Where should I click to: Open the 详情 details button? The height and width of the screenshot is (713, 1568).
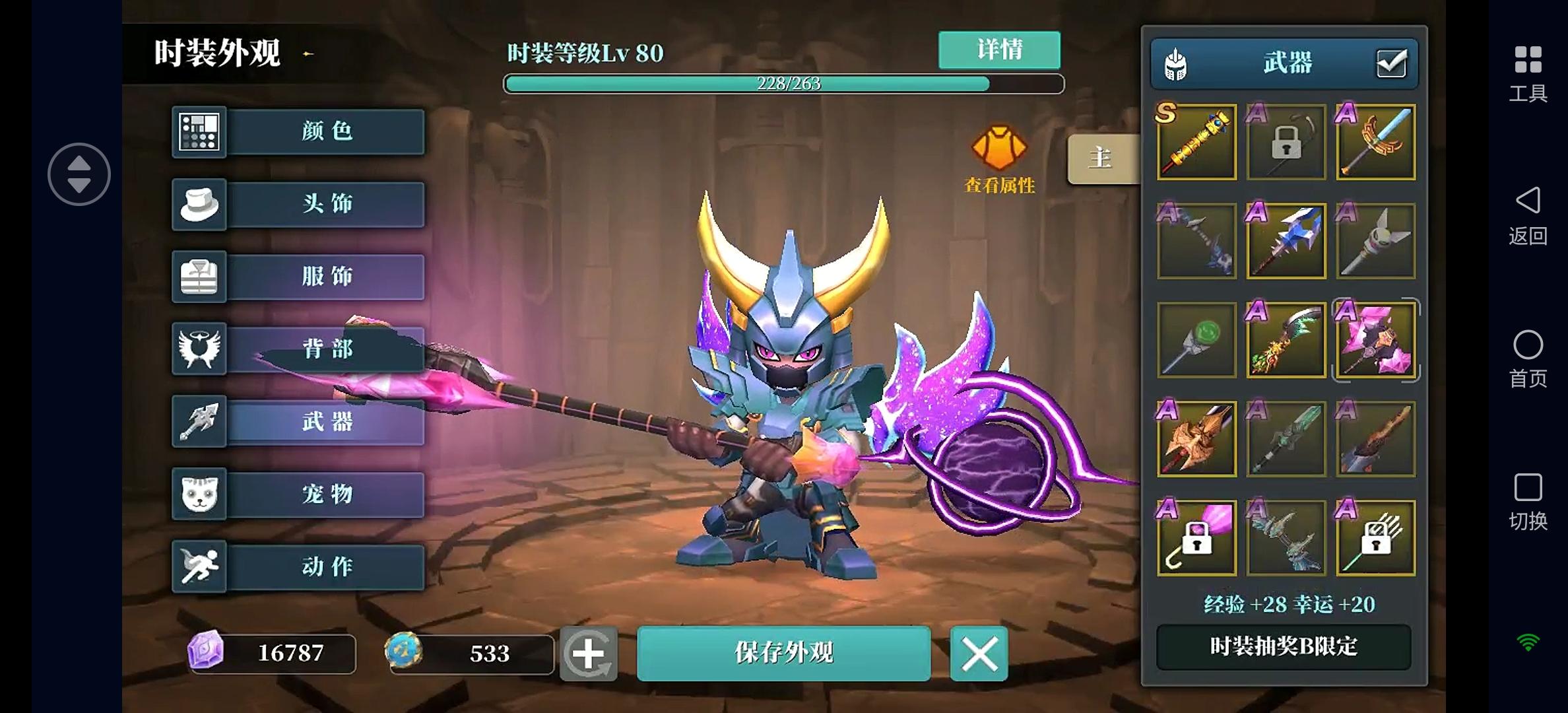tap(998, 50)
